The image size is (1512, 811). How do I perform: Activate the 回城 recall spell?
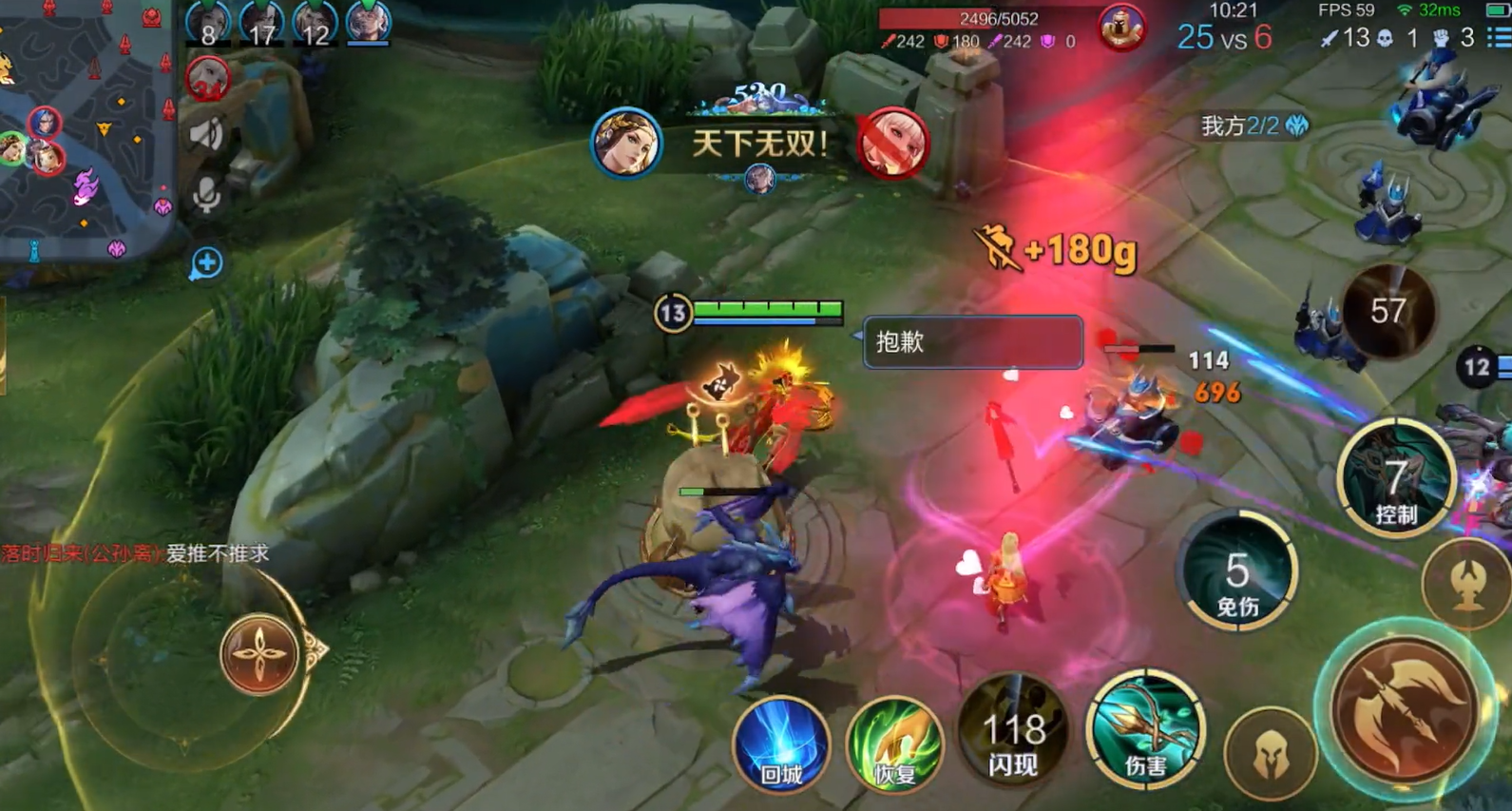tap(780, 744)
